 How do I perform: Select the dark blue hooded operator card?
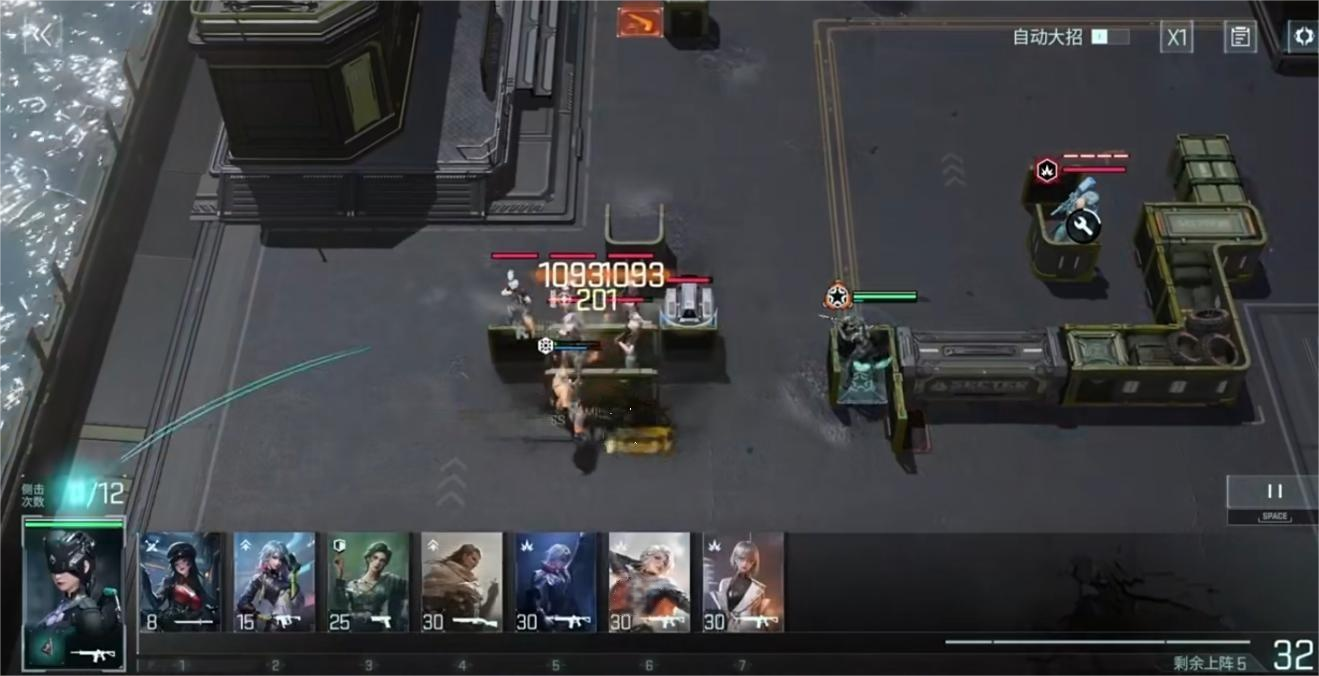[556, 583]
